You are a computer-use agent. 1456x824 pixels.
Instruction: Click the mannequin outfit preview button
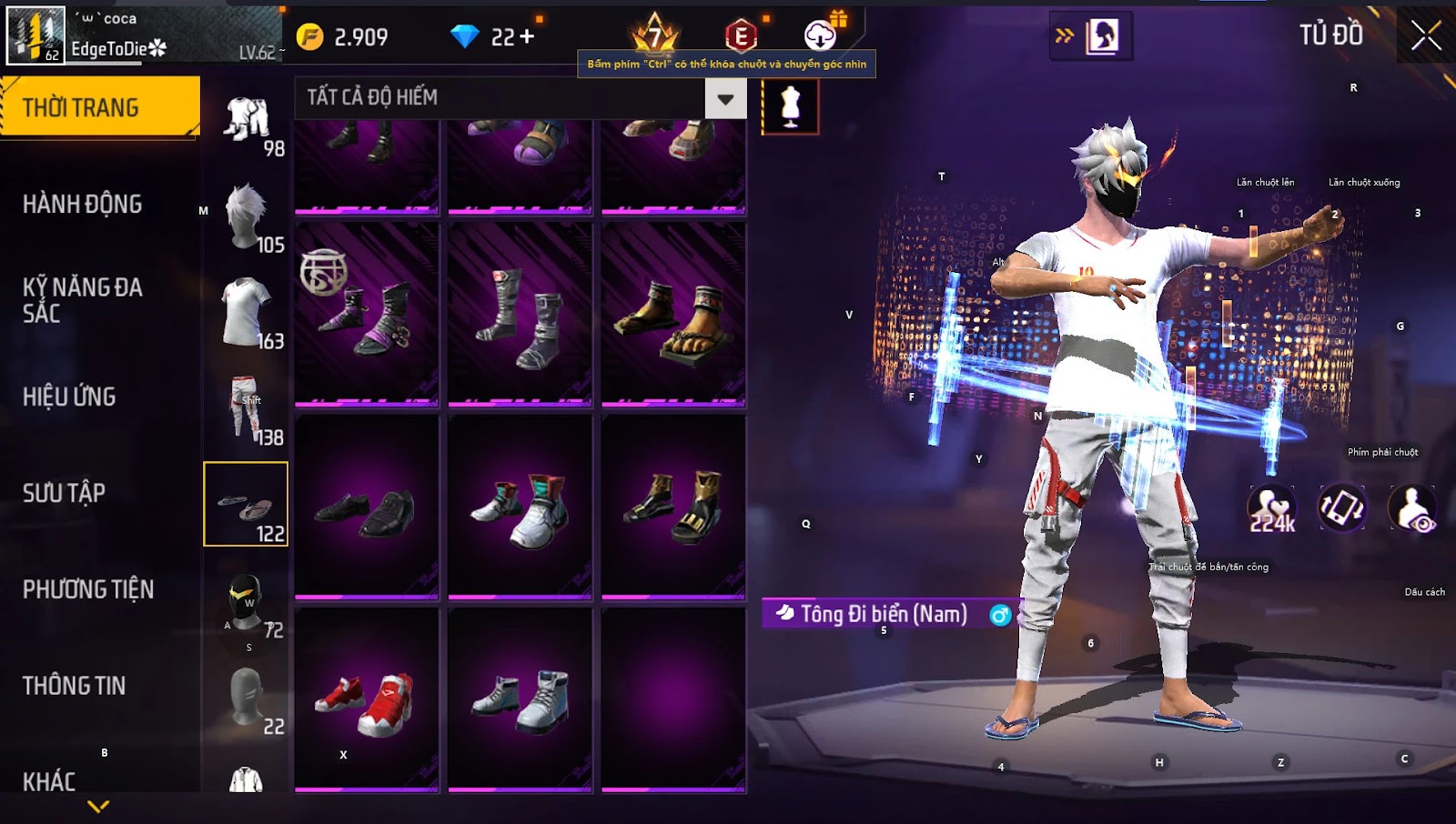click(790, 106)
